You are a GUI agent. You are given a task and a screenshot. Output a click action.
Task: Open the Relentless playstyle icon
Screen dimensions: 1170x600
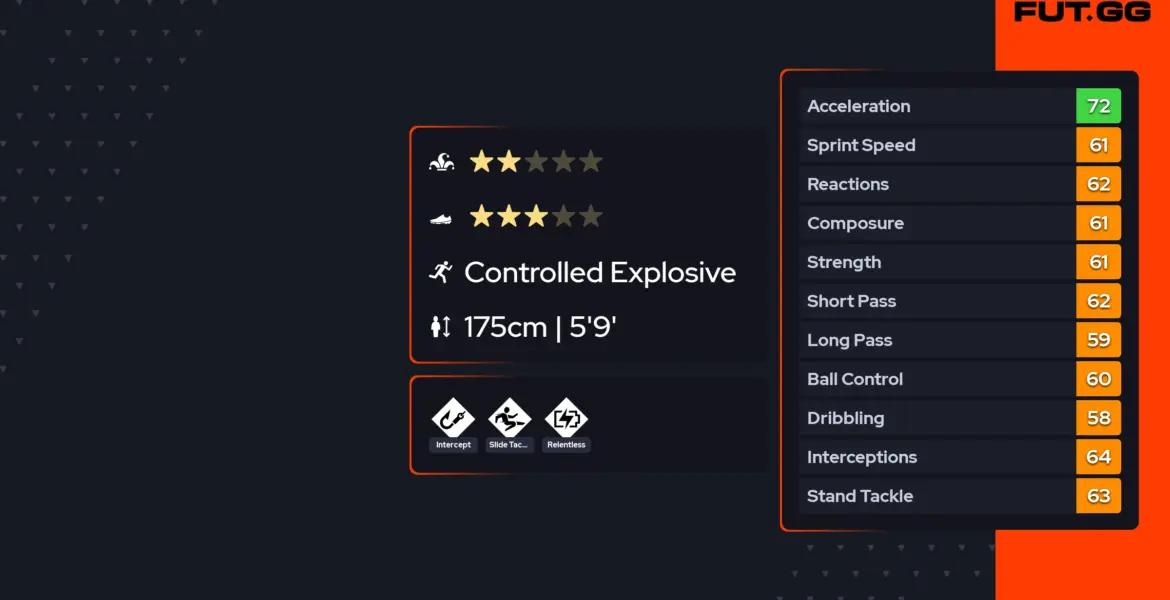[x=566, y=418]
